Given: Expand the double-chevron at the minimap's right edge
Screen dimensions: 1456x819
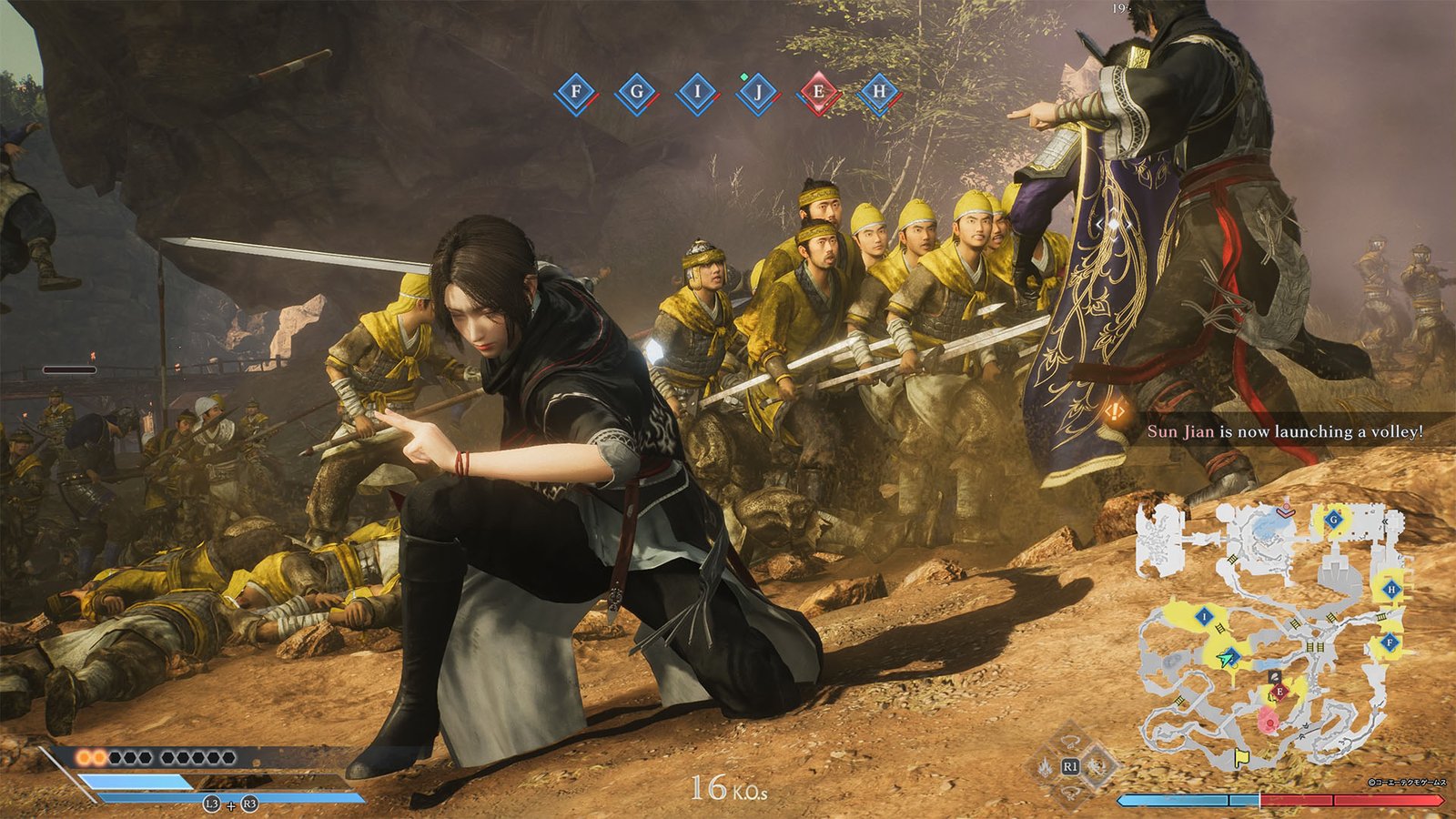Looking at the screenshot, I should pyautogui.click(x=1386, y=521).
